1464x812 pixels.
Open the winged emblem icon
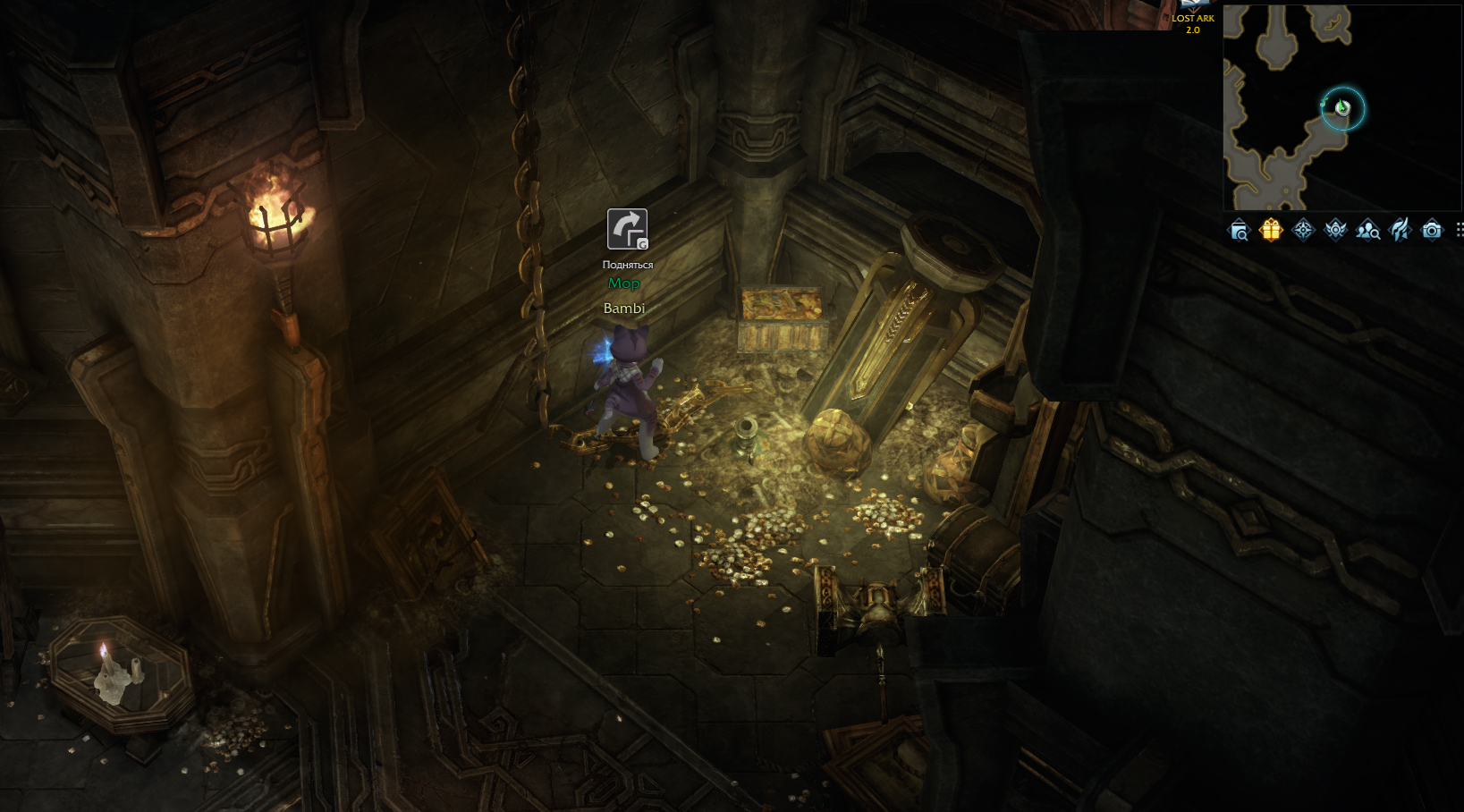[1335, 231]
